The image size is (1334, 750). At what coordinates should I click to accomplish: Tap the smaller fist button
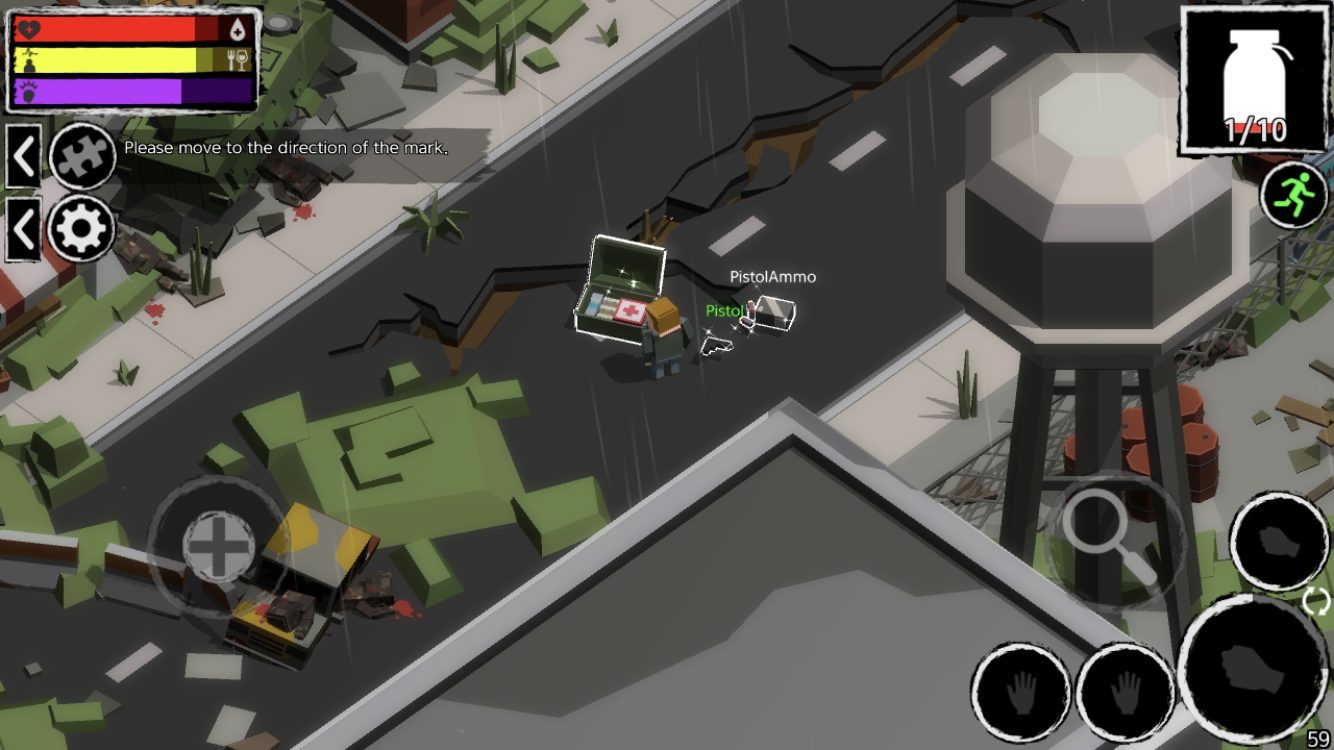point(1279,542)
